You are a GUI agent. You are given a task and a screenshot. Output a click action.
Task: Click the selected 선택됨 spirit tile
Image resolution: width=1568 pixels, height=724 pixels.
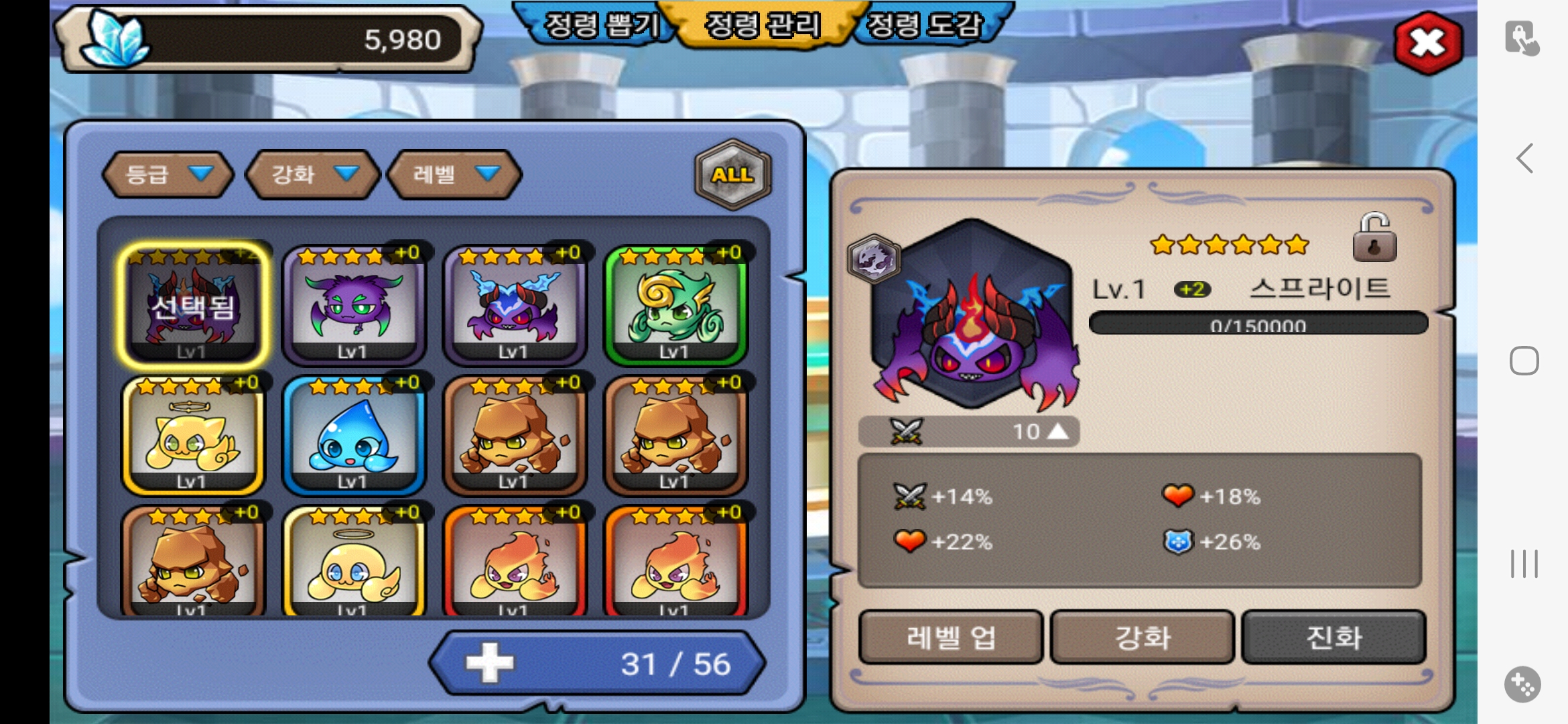[192, 306]
